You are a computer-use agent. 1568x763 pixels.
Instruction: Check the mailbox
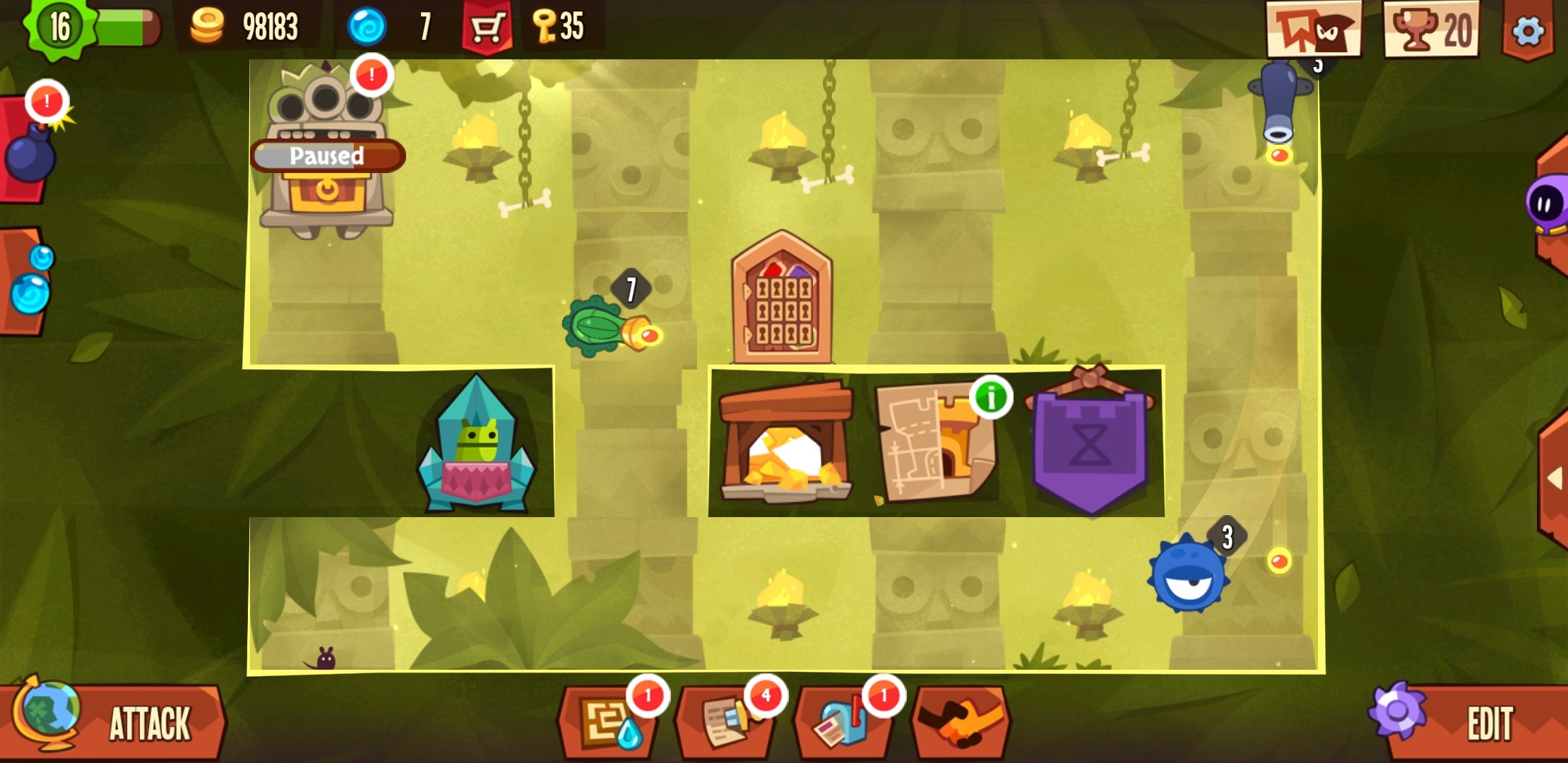tap(842, 723)
